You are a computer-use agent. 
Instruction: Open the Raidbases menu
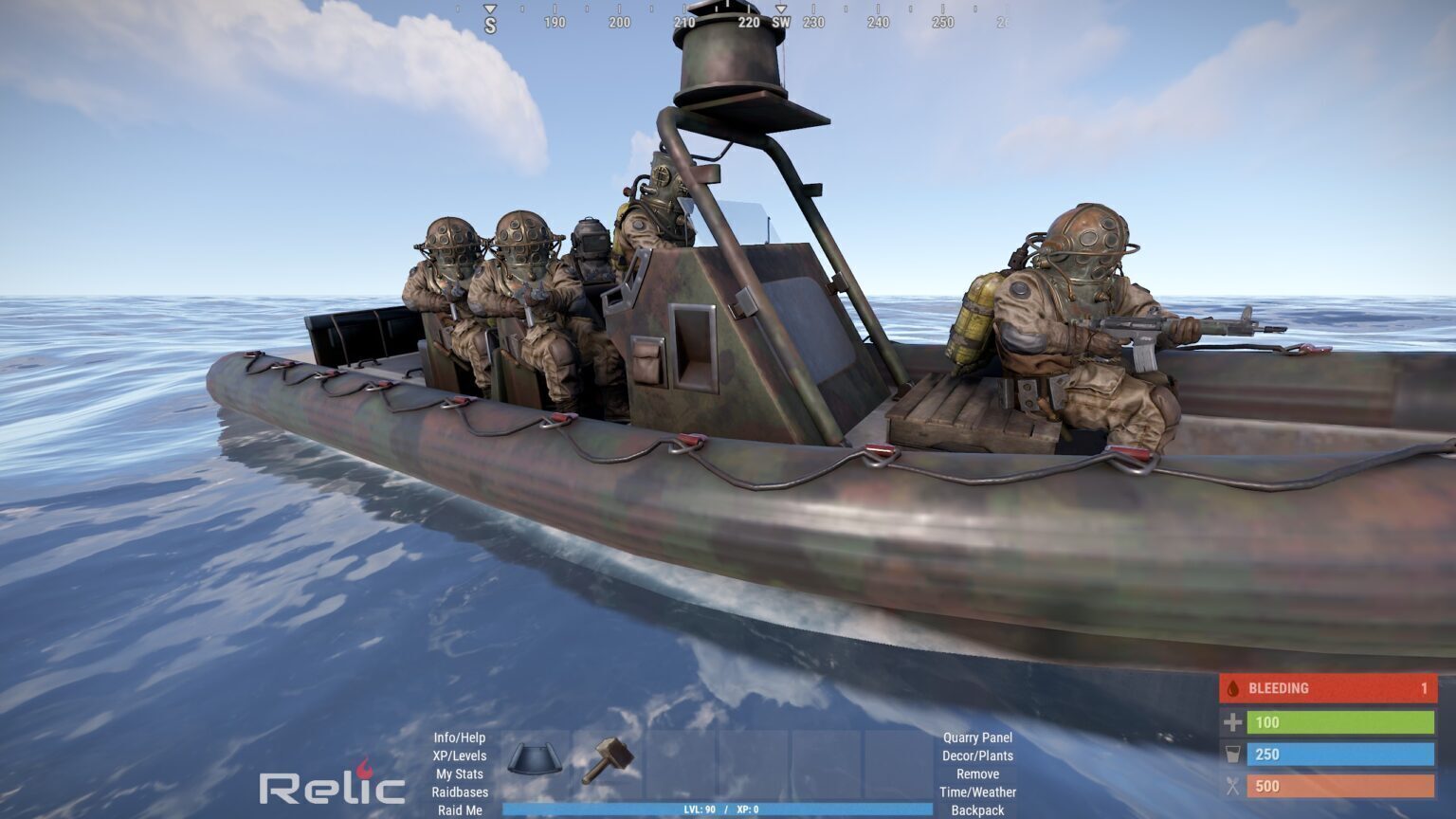[x=460, y=792]
